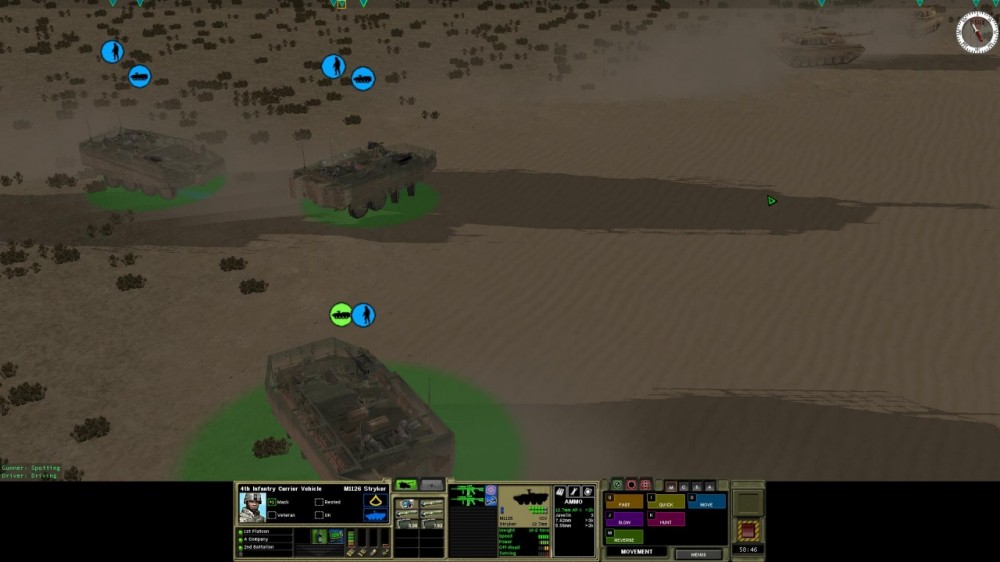This screenshot has height=562, width=1000.
Task: Click the red target circle icon
Action: point(631,485)
